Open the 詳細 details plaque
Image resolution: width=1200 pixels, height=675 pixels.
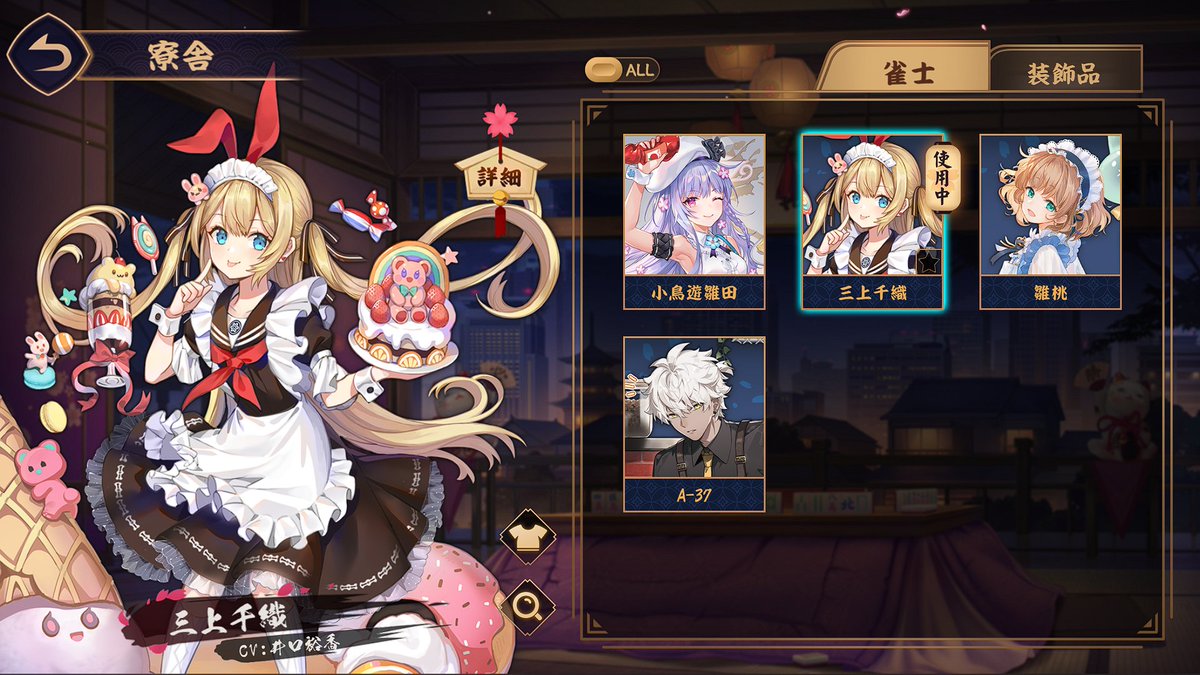pos(500,177)
